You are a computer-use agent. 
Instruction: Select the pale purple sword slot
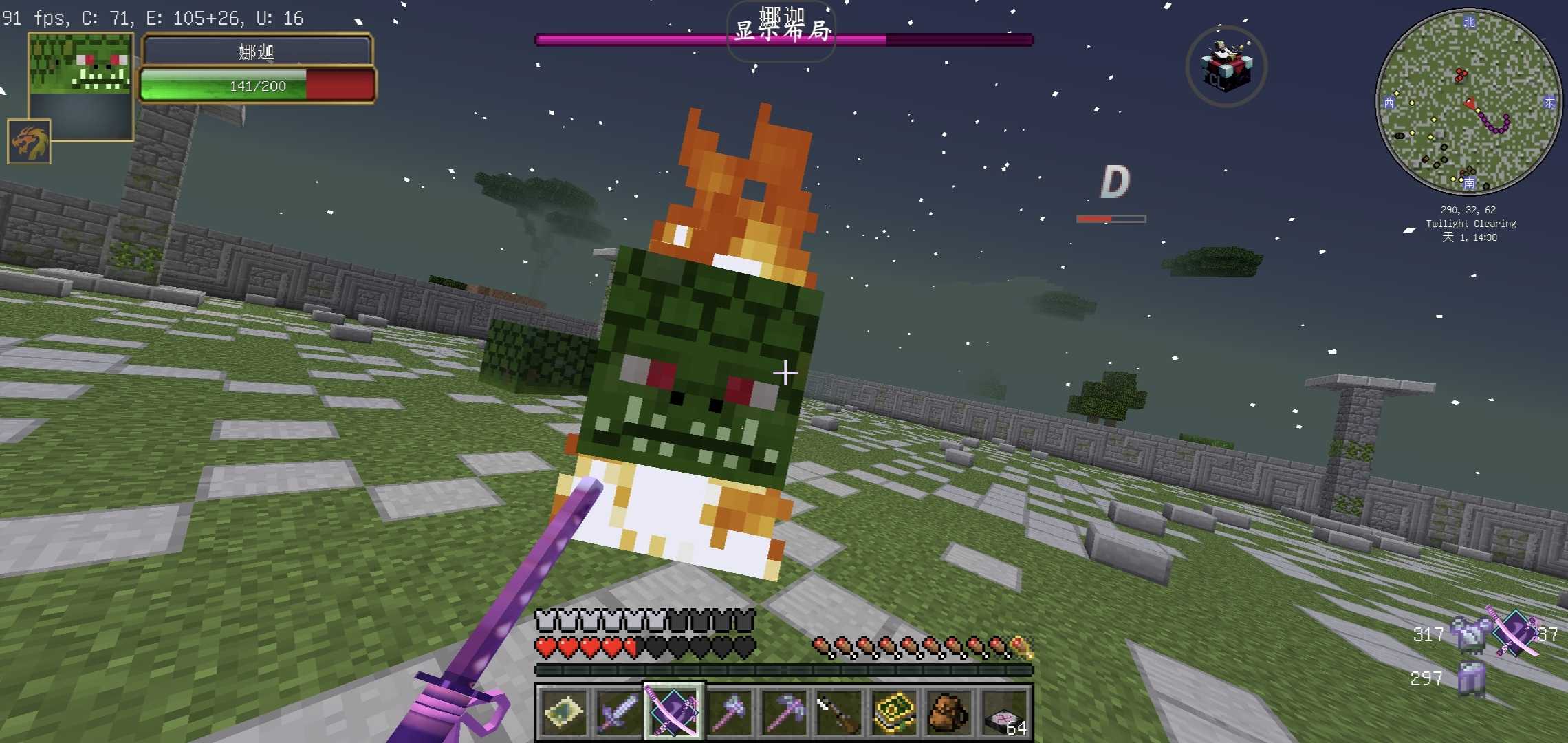tap(618, 712)
